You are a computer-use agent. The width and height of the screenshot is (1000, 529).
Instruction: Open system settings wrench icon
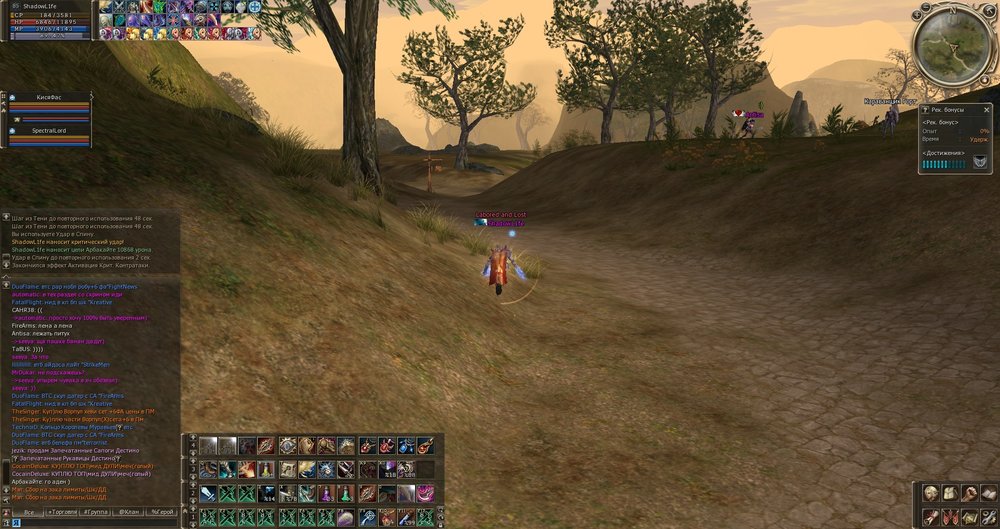(x=987, y=516)
